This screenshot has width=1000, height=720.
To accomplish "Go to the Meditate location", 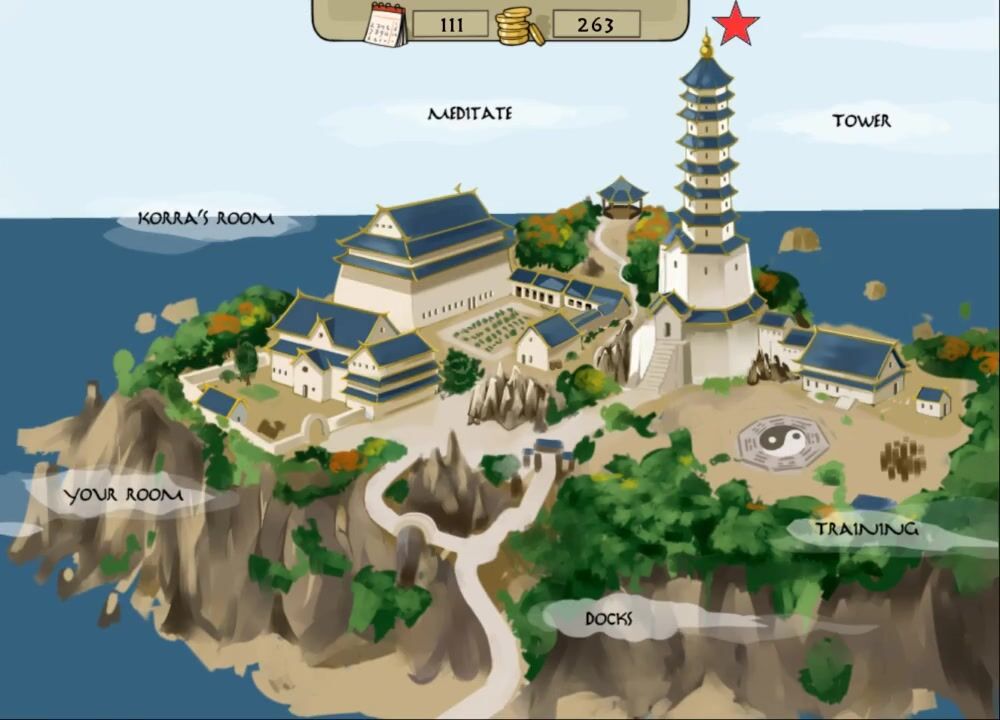I will coord(470,114).
